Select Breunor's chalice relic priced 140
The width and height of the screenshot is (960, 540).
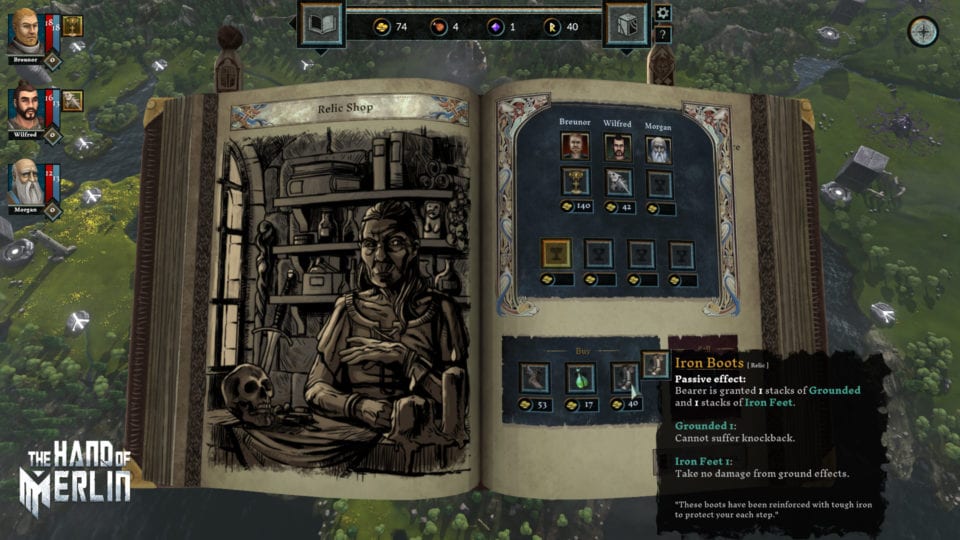click(x=574, y=182)
